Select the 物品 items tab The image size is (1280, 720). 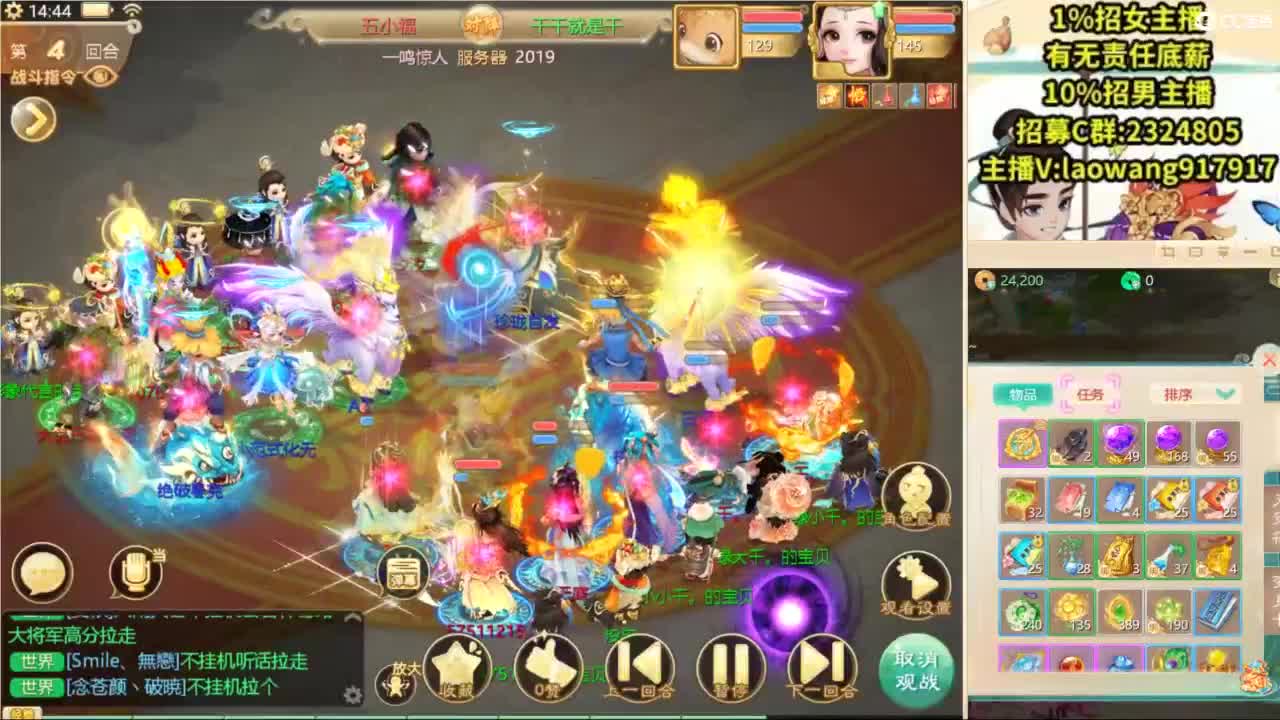point(1023,393)
